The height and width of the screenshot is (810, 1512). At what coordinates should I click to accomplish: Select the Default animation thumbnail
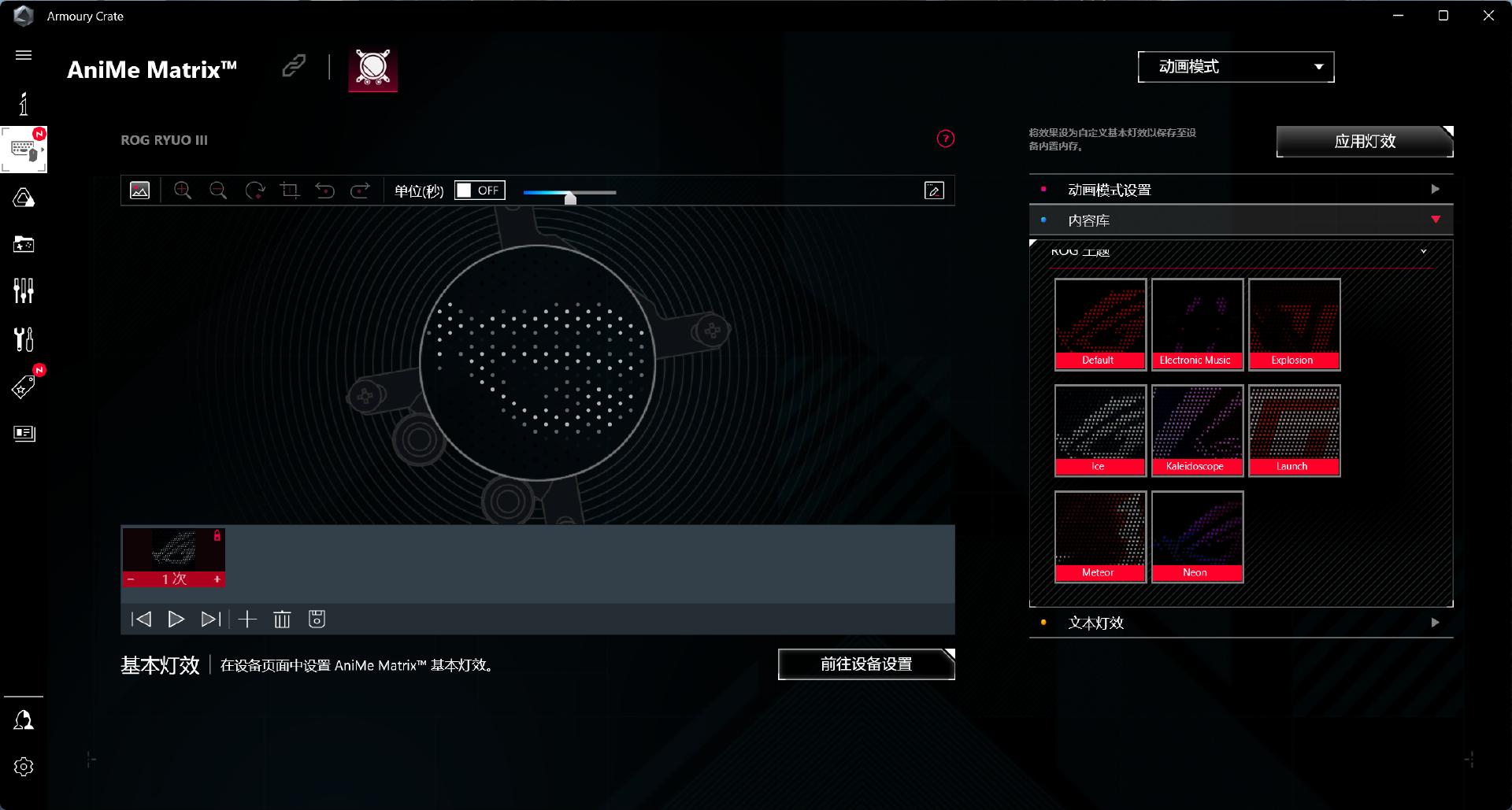pos(1099,324)
